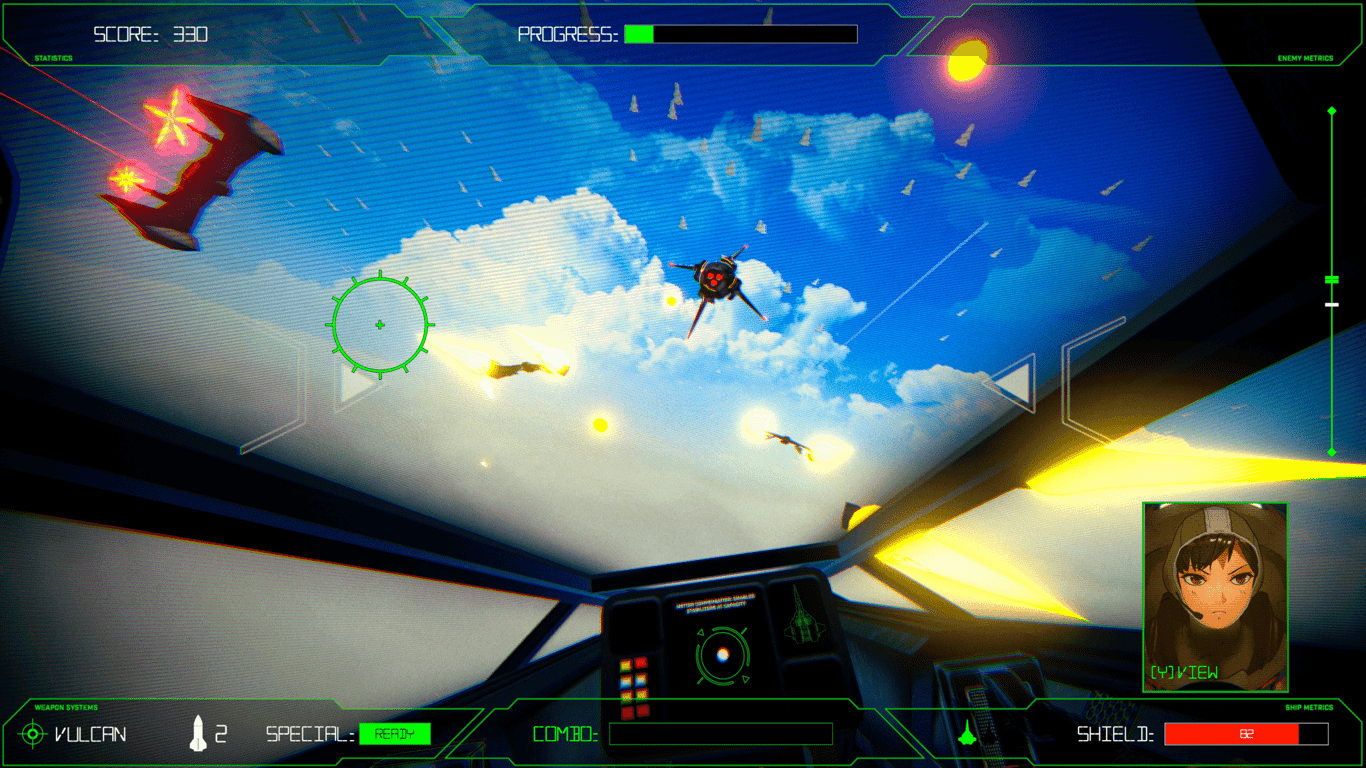Click the gyroscope attitude indicator on the console
Viewport: 1366px width, 768px height.
pos(722,654)
